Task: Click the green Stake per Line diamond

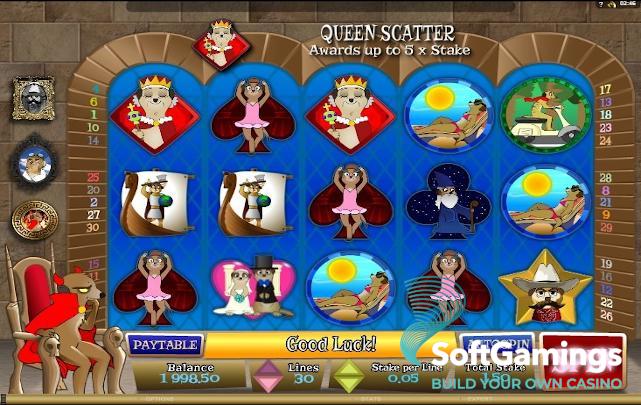Action: [x=348, y=377]
